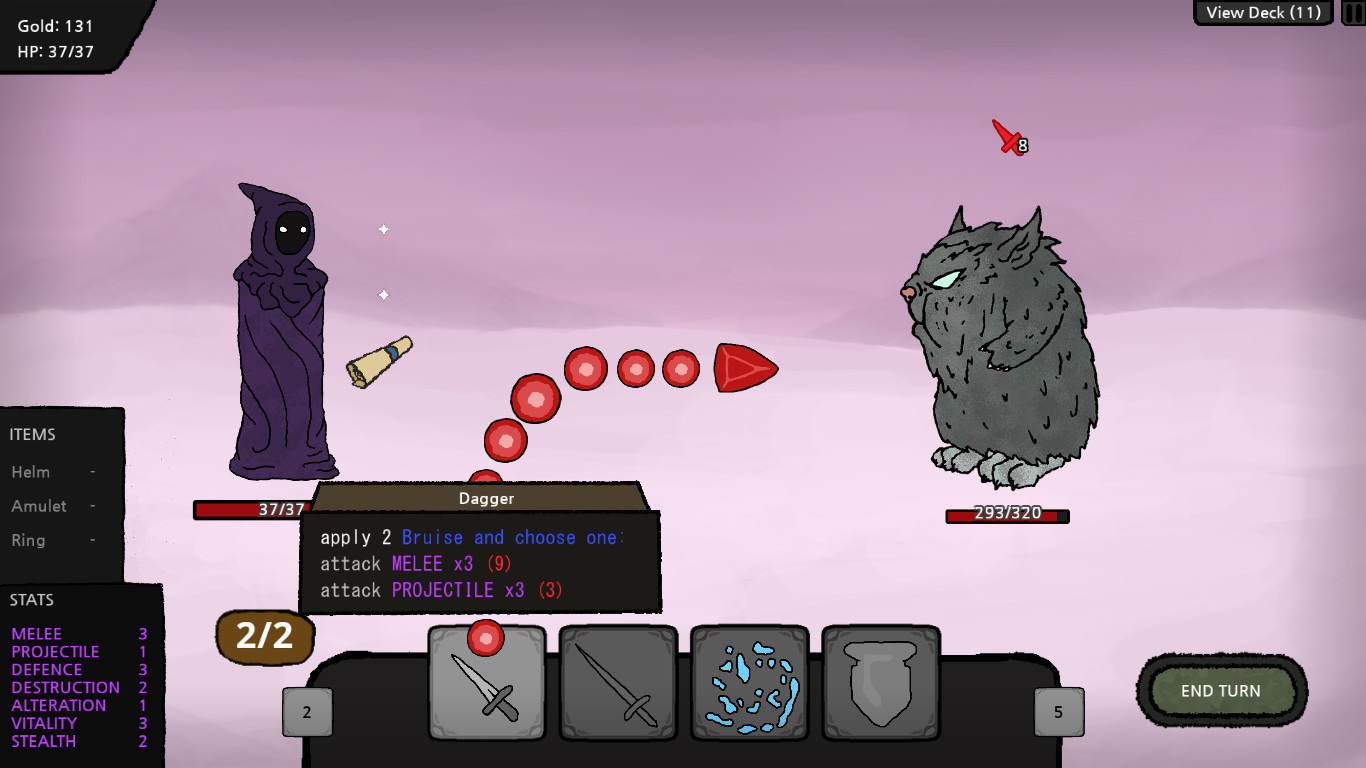Play the frost spell card
Screen dimensions: 1366x768
(x=750, y=685)
